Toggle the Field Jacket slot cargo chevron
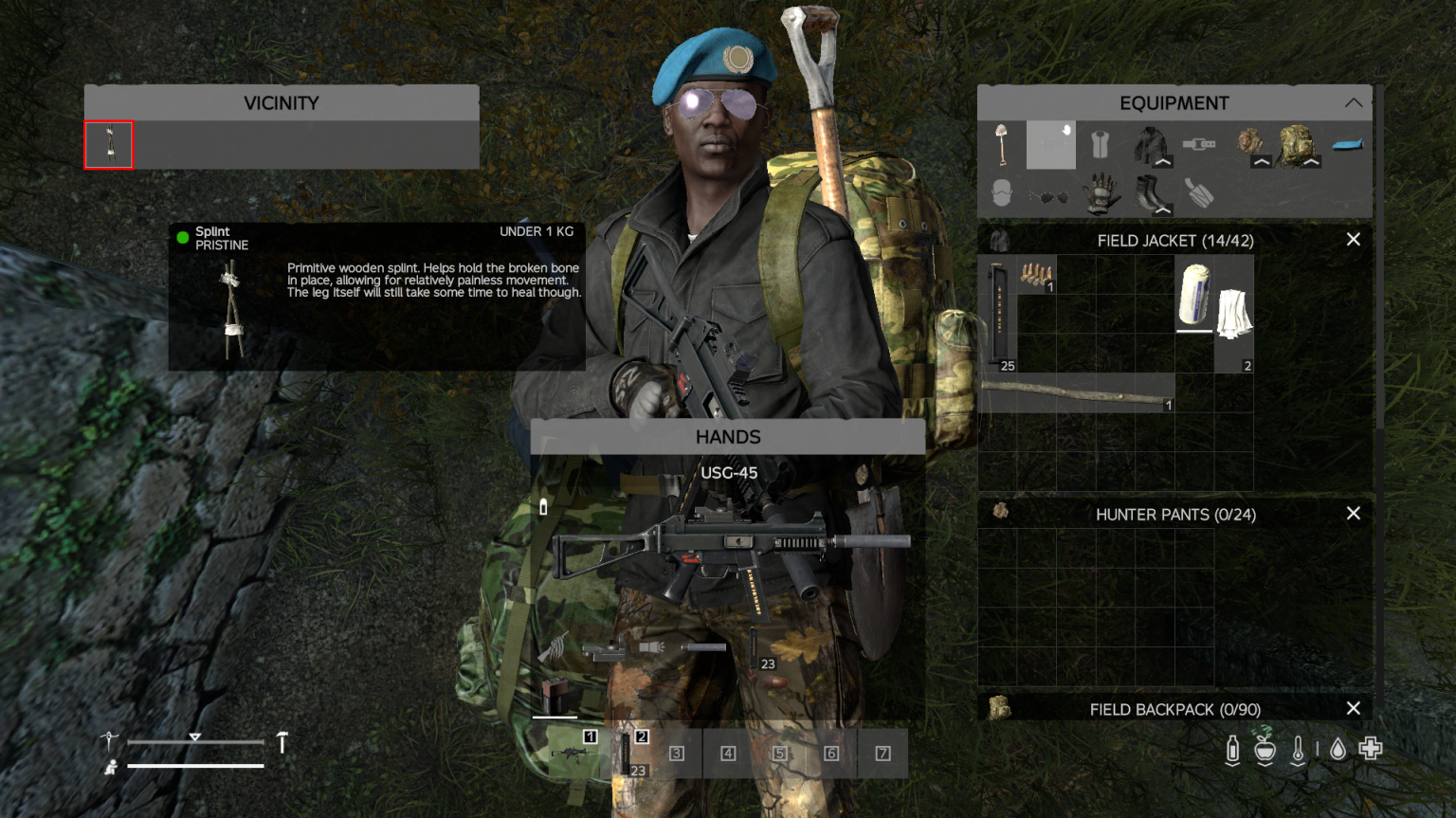The width and height of the screenshot is (1456, 818). 1162,162
